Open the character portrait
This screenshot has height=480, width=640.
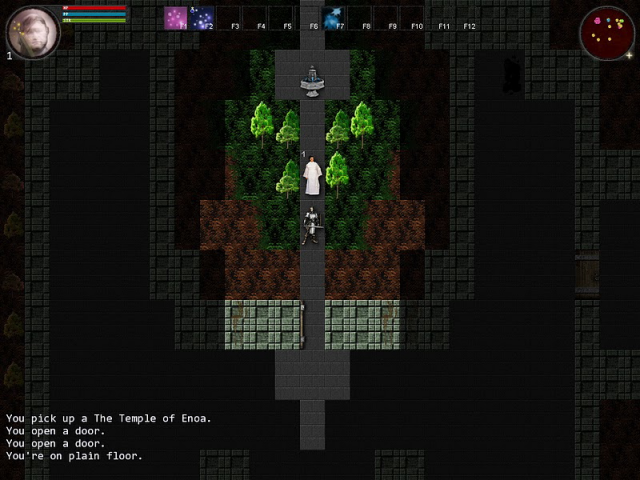(x=31, y=30)
